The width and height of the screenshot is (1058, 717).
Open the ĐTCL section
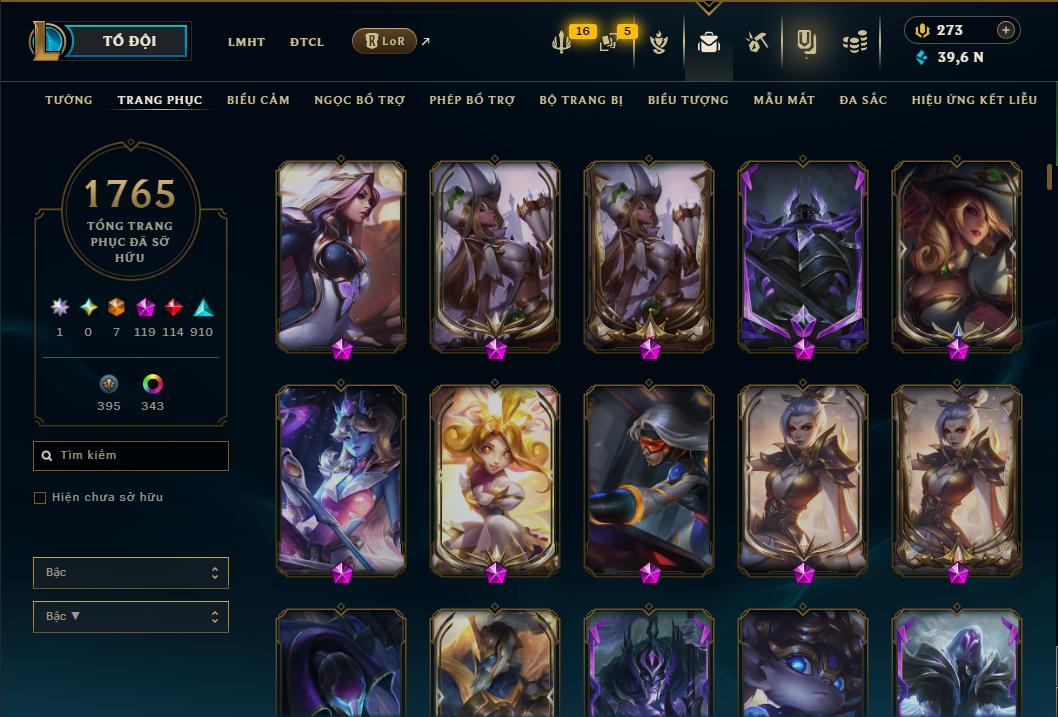[307, 42]
